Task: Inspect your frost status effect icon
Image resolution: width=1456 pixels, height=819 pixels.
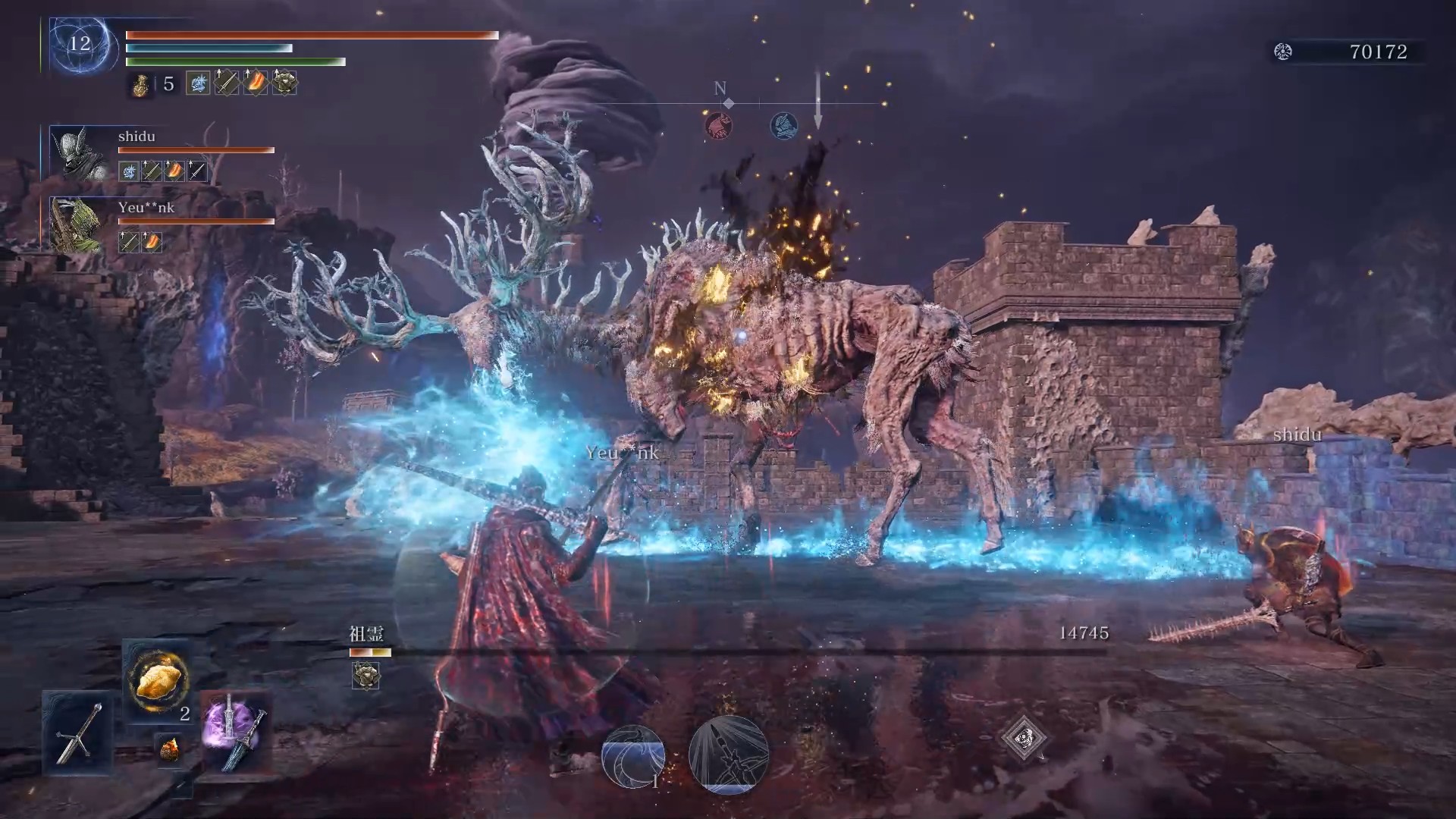Action: (x=198, y=83)
